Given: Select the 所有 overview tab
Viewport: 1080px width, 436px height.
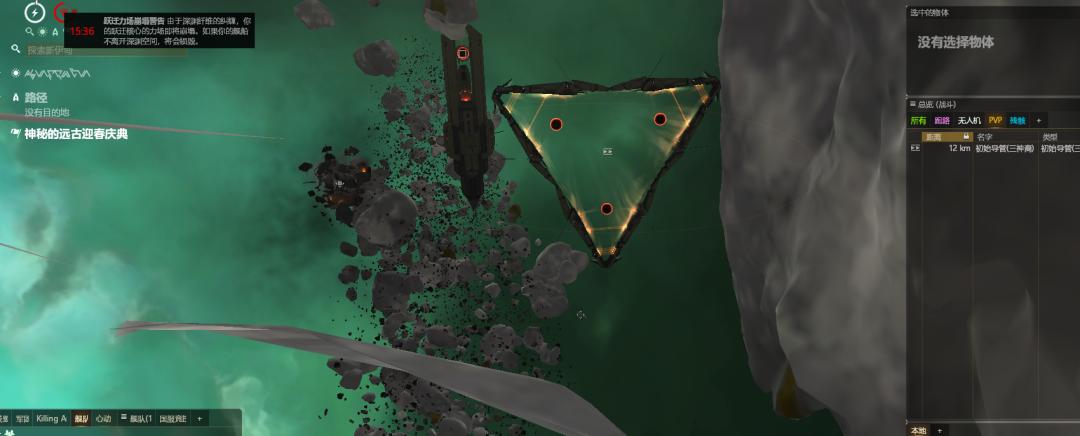Looking at the screenshot, I should click(x=917, y=120).
